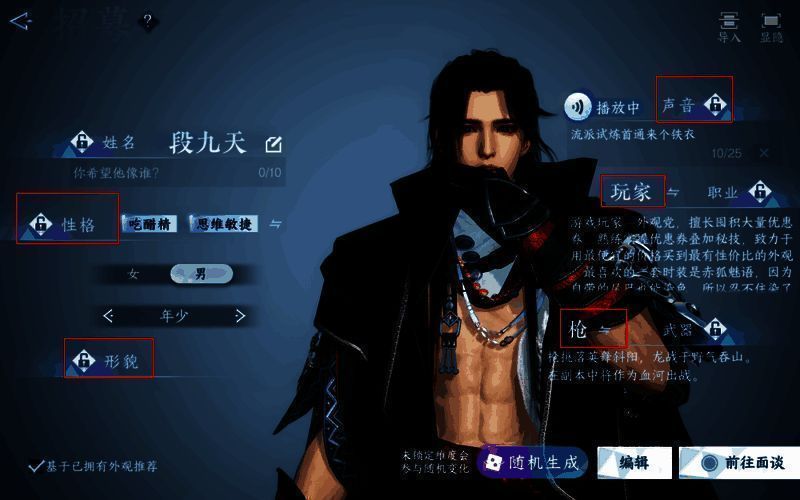The height and width of the screenshot is (500, 800).
Task: Switch age to the next option
Action: coord(240,316)
